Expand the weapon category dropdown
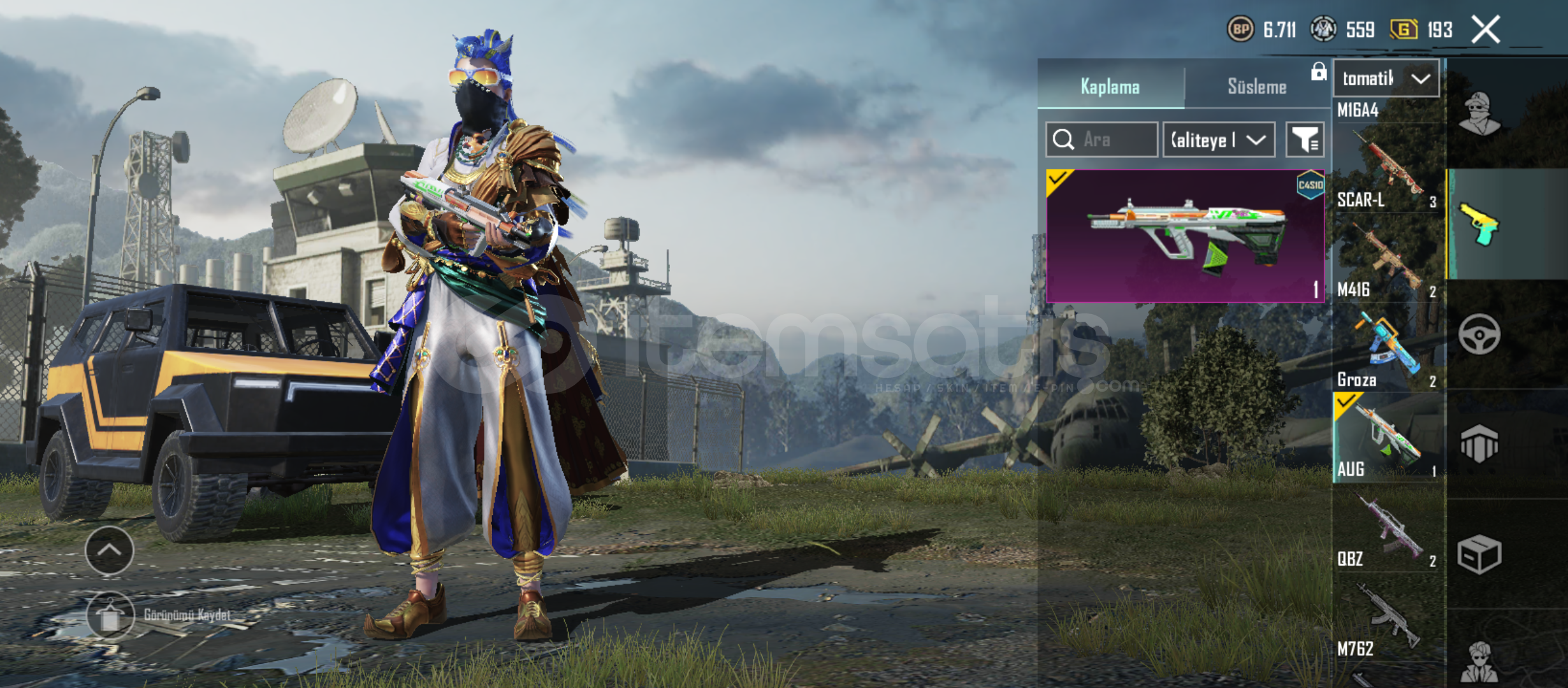Viewport: 1568px width, 688px height. coord(1386,78)
